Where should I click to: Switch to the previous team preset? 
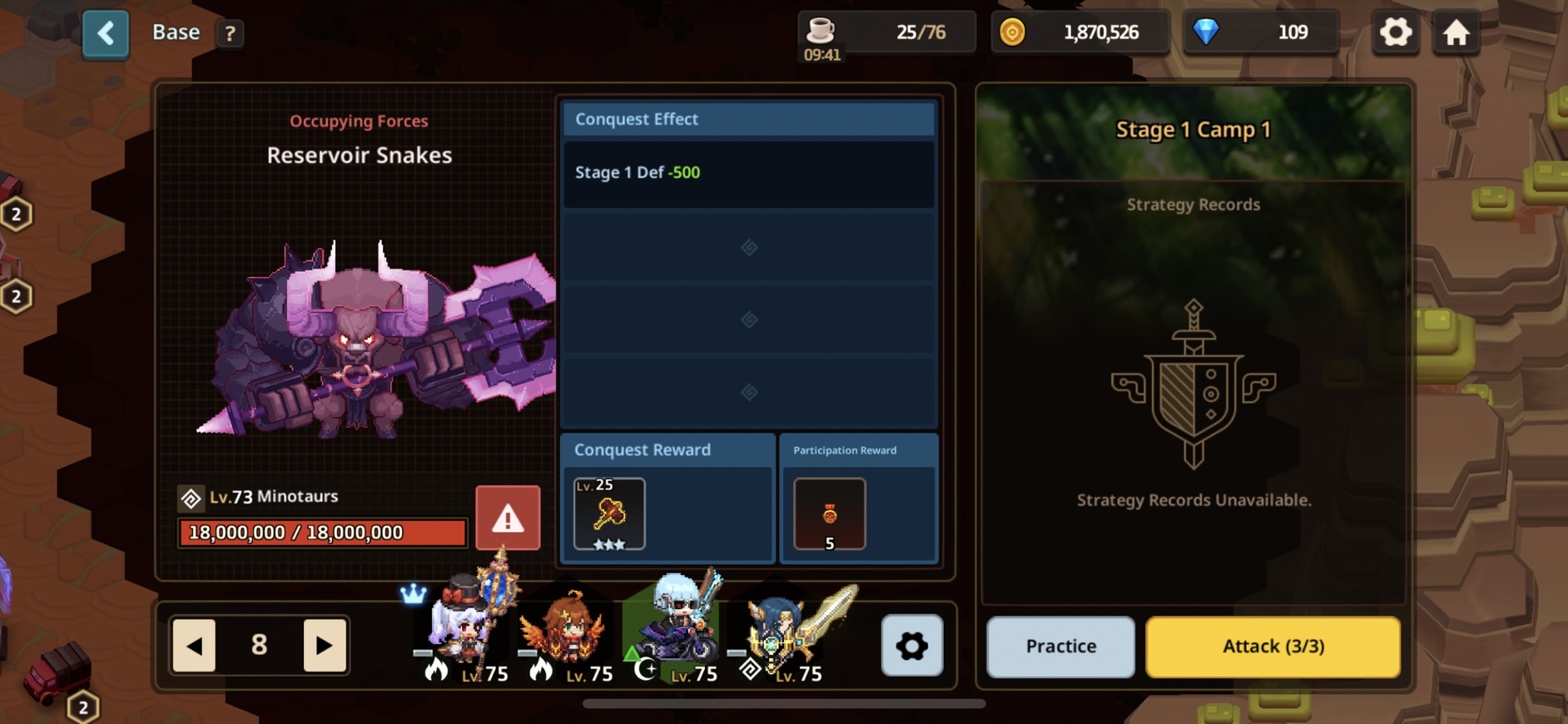(194, 645)
